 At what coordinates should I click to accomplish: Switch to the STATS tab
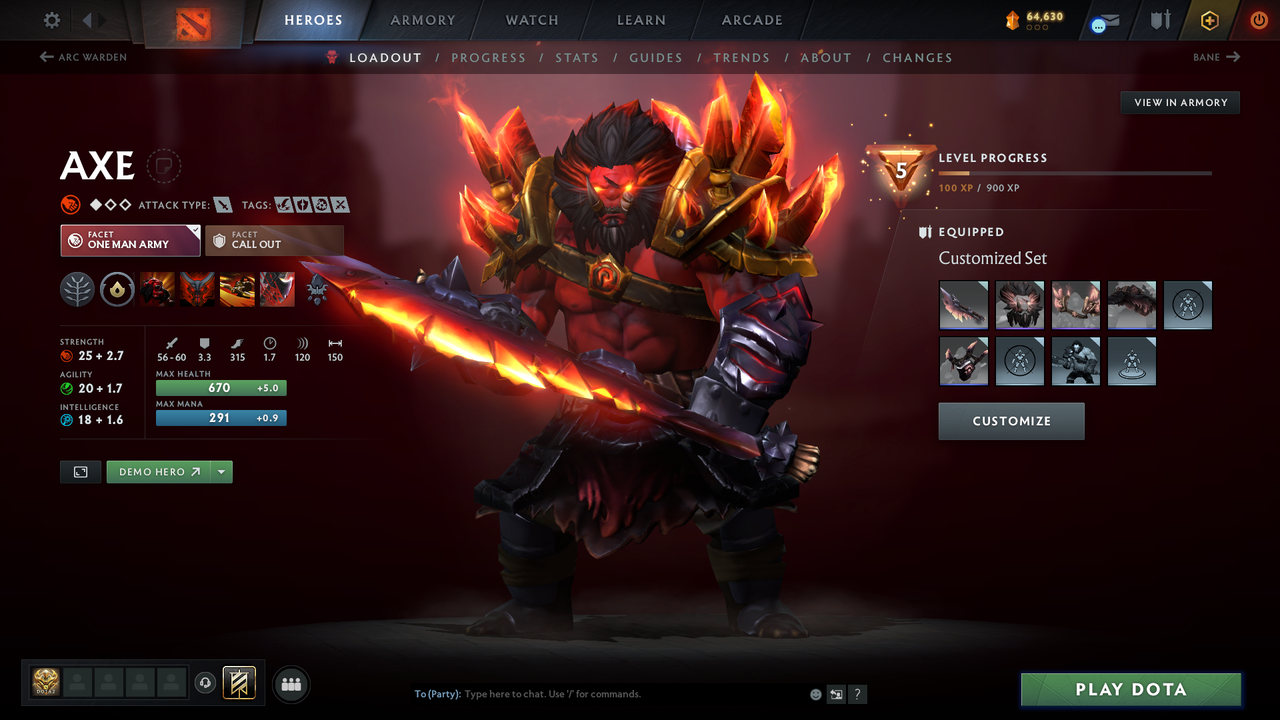(x=577, y=58)
